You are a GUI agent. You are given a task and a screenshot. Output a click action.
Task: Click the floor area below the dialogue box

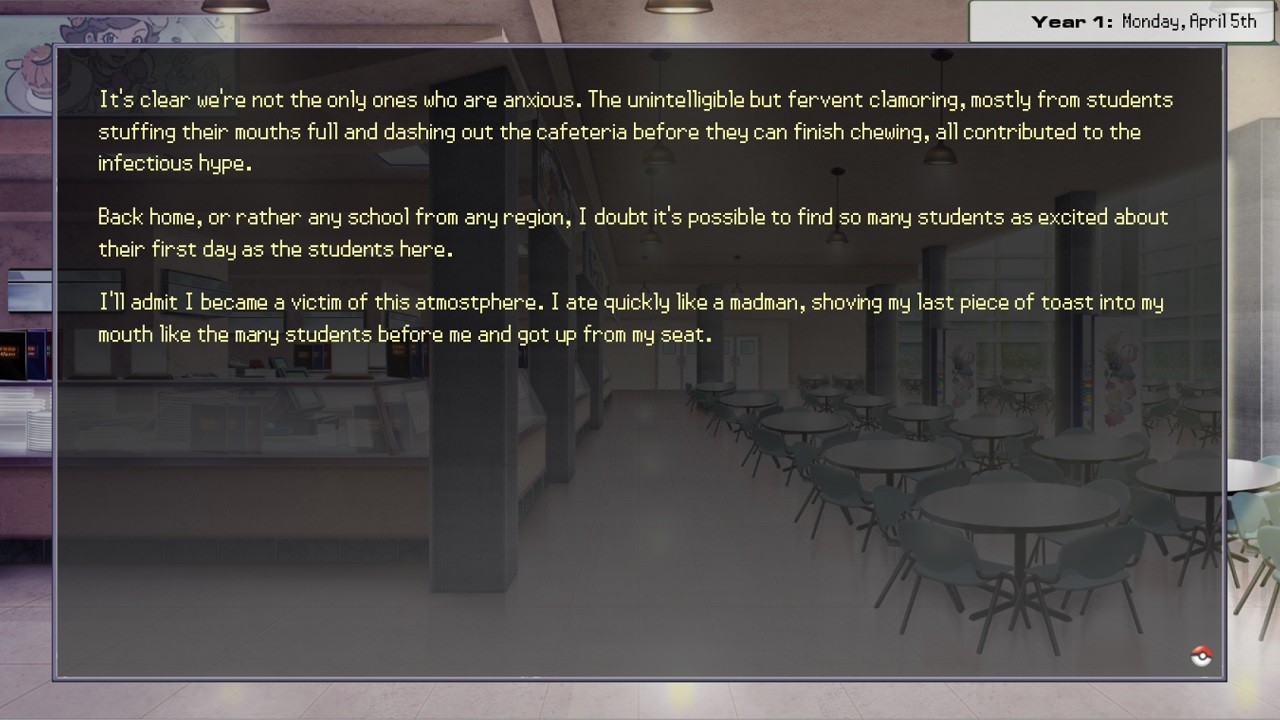(640, 700)
